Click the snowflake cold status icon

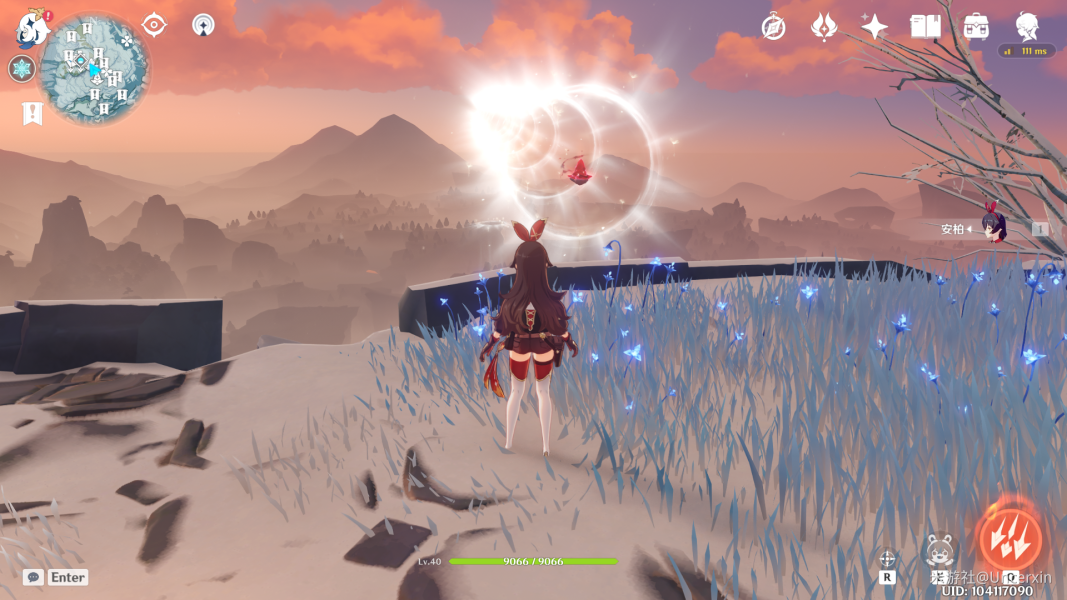pos(22,69)
